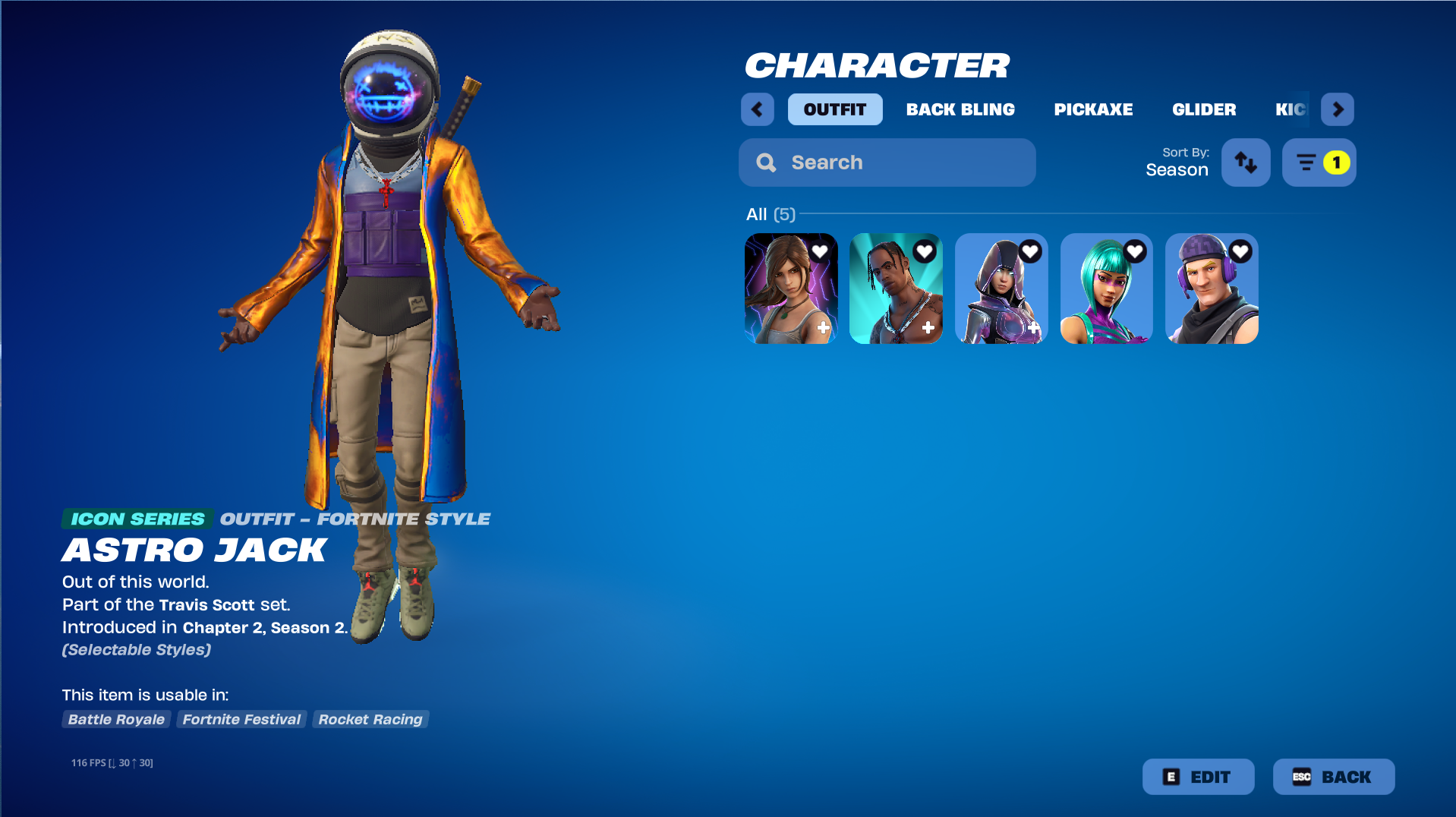1456x817 pixels.
Task: Go back with the Back button
Action: point(1332,777)
